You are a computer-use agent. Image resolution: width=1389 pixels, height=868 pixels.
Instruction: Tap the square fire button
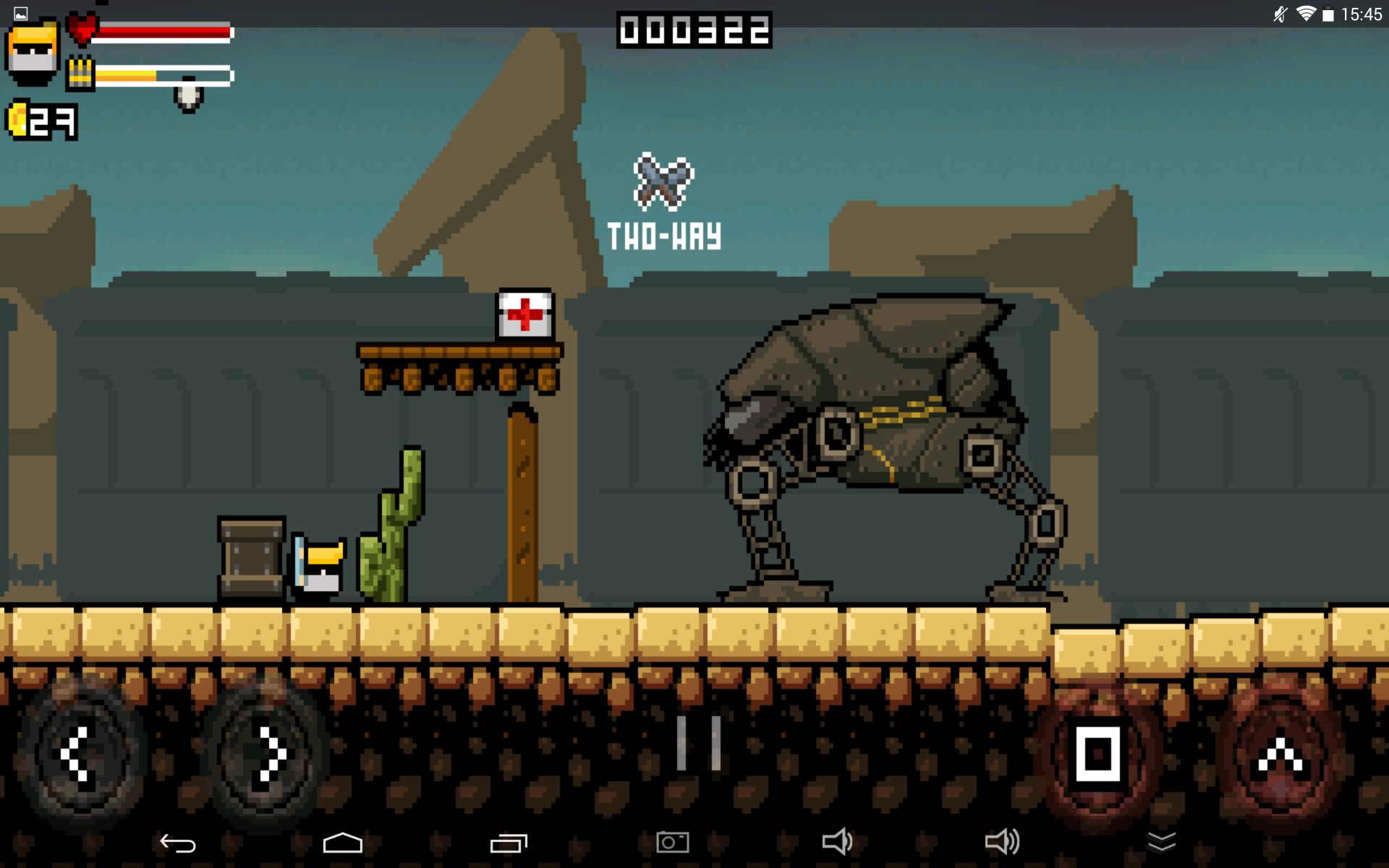point(1098,754)
